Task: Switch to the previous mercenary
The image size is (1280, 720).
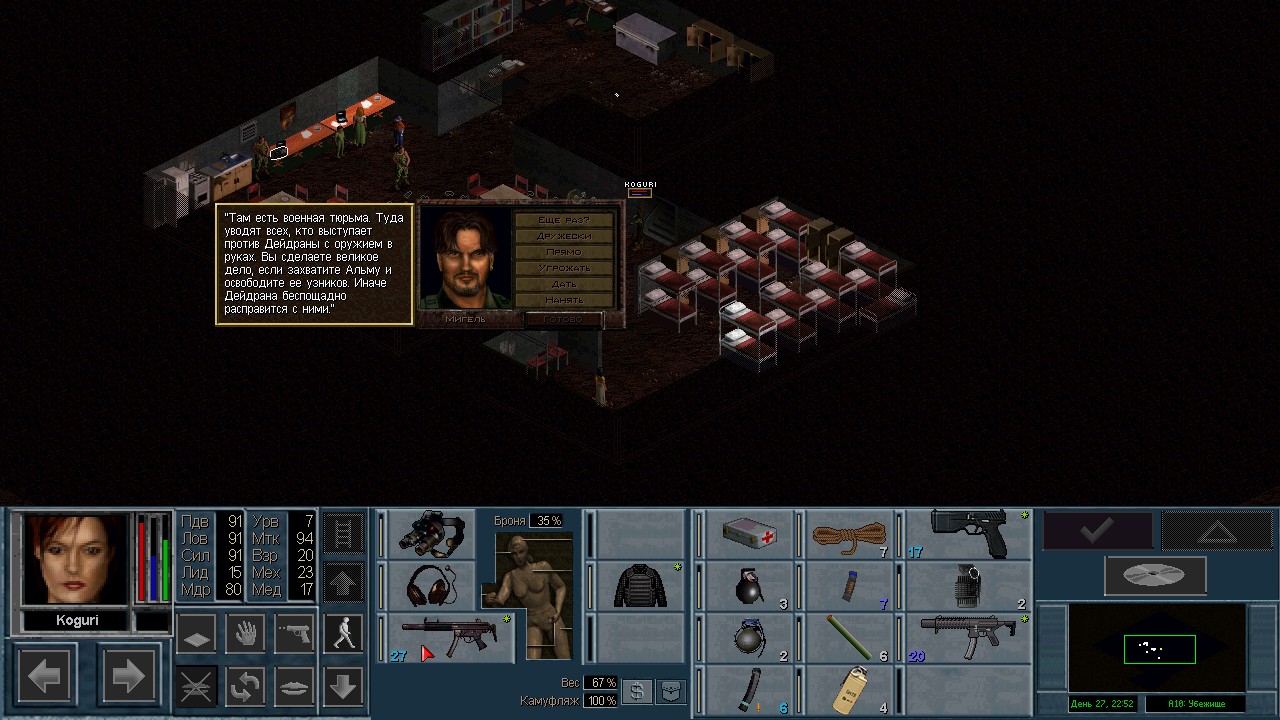Action: point(45,678)
